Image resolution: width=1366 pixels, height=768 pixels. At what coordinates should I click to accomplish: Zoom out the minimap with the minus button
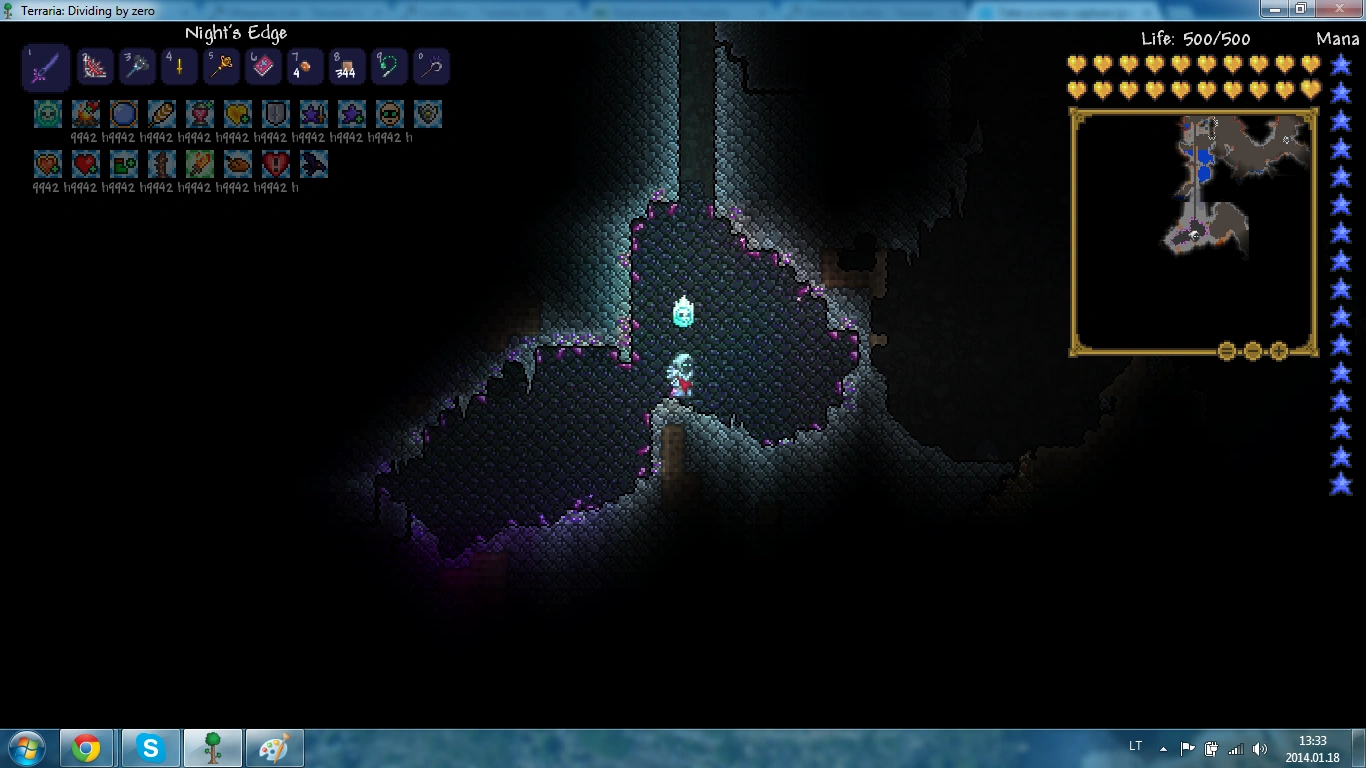click(x=1252, y=350)
